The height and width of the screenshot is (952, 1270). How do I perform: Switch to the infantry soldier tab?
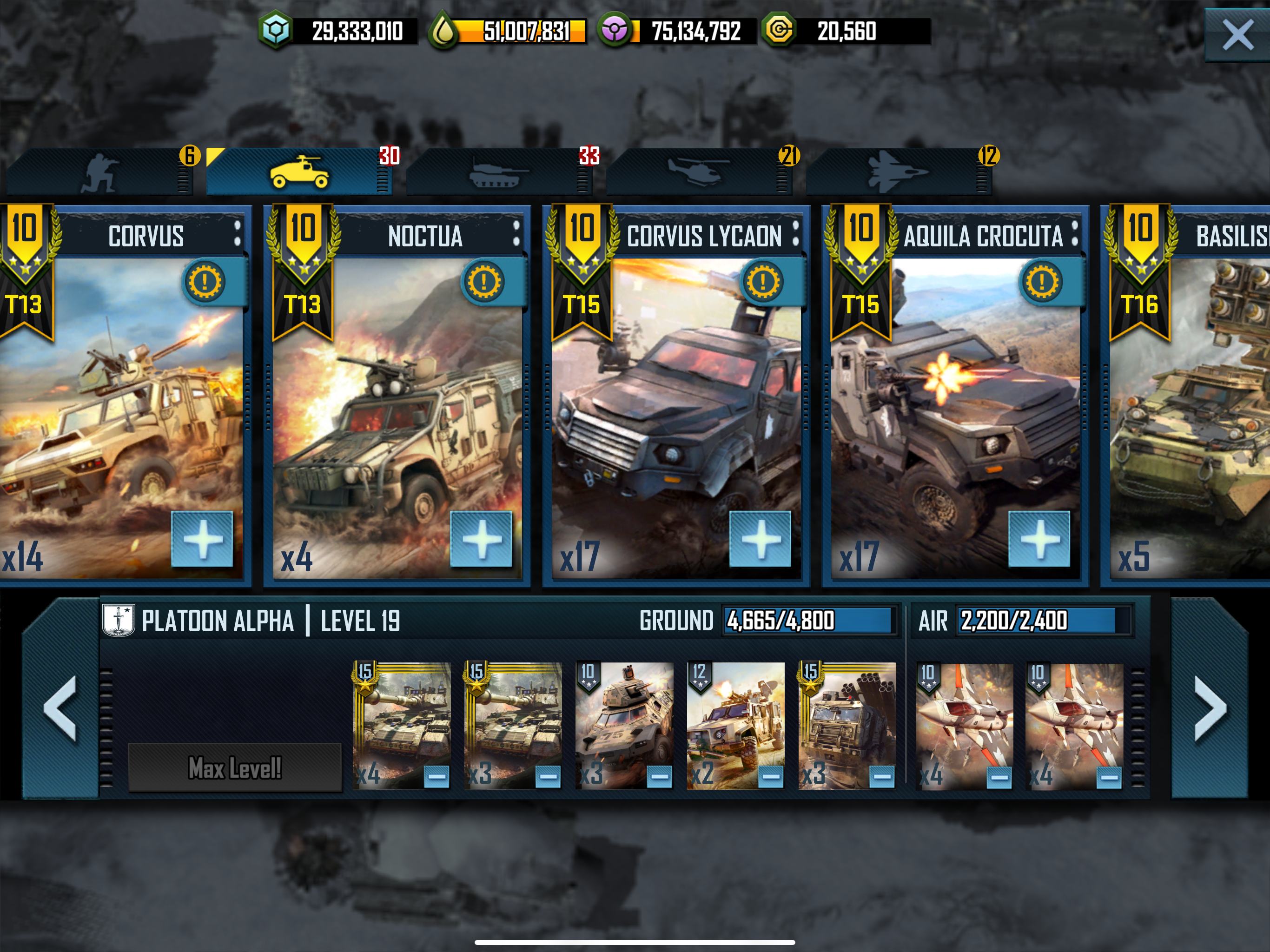(100, 172)
